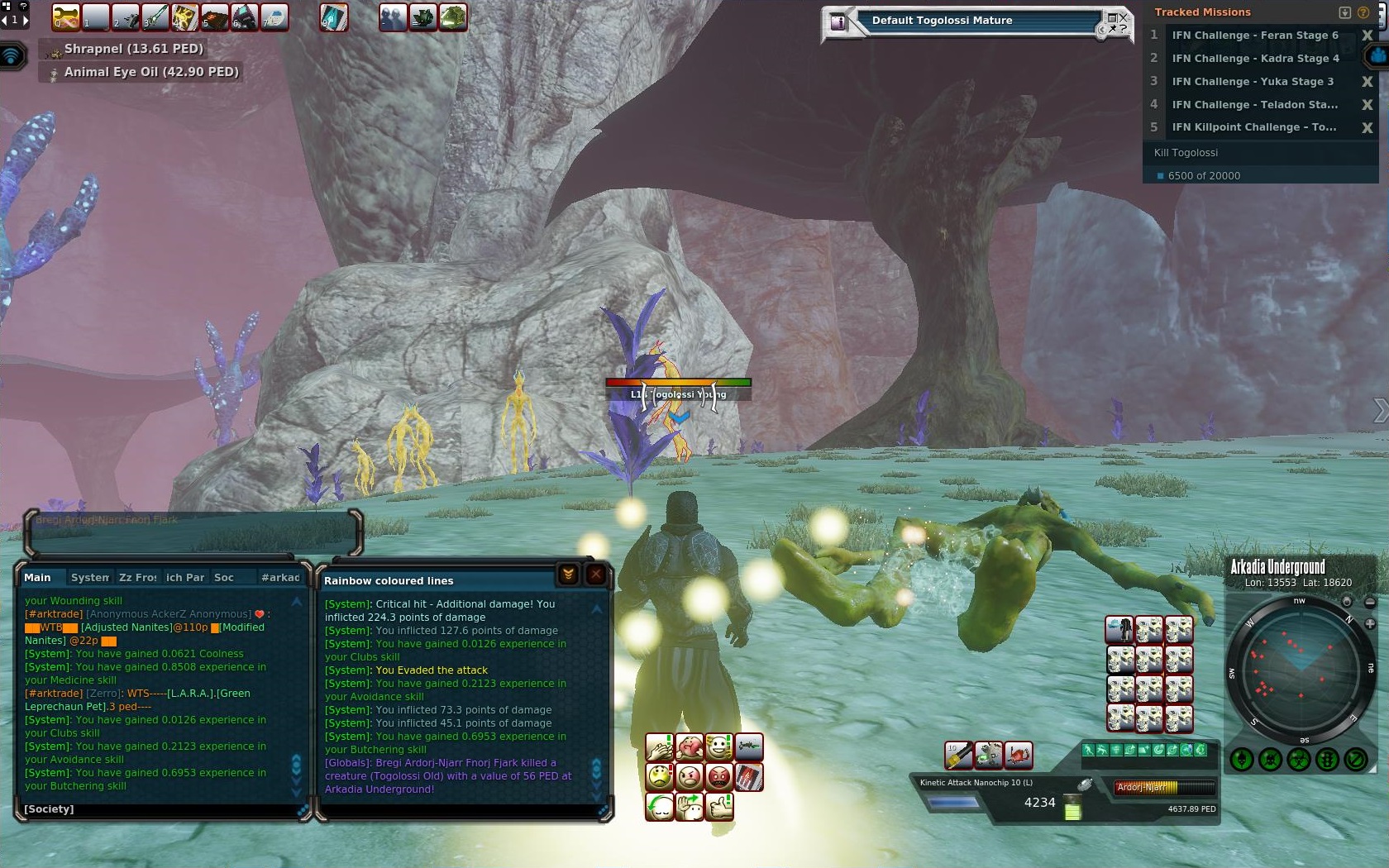Image resolution: width=1389 pixels, height=868 pixels.
Task: Open the IFN Killpoint Challenge mission entry
Action: pyautogui.click(x=1253, y=127)
